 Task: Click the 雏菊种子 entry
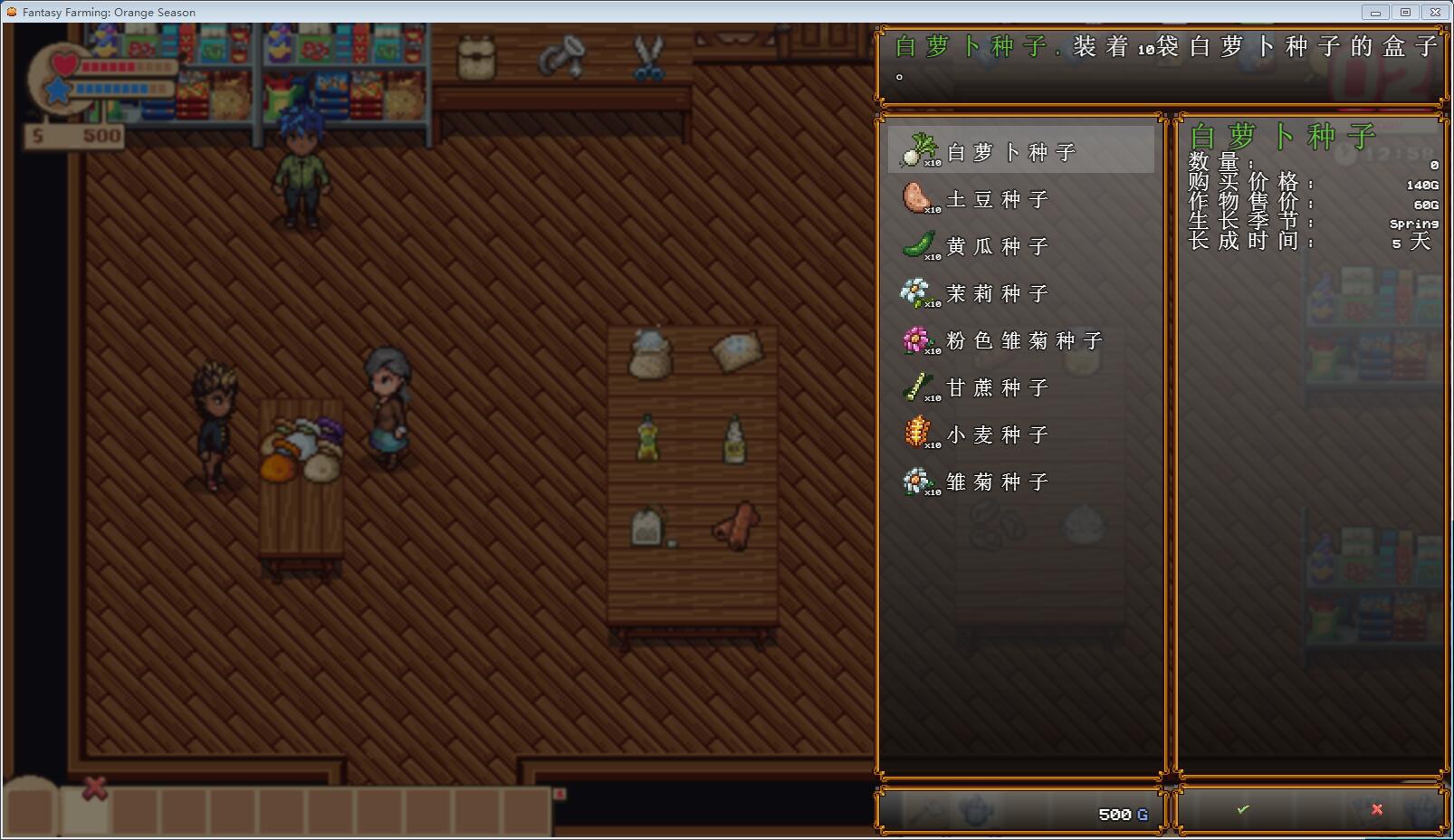click(996, 482)
